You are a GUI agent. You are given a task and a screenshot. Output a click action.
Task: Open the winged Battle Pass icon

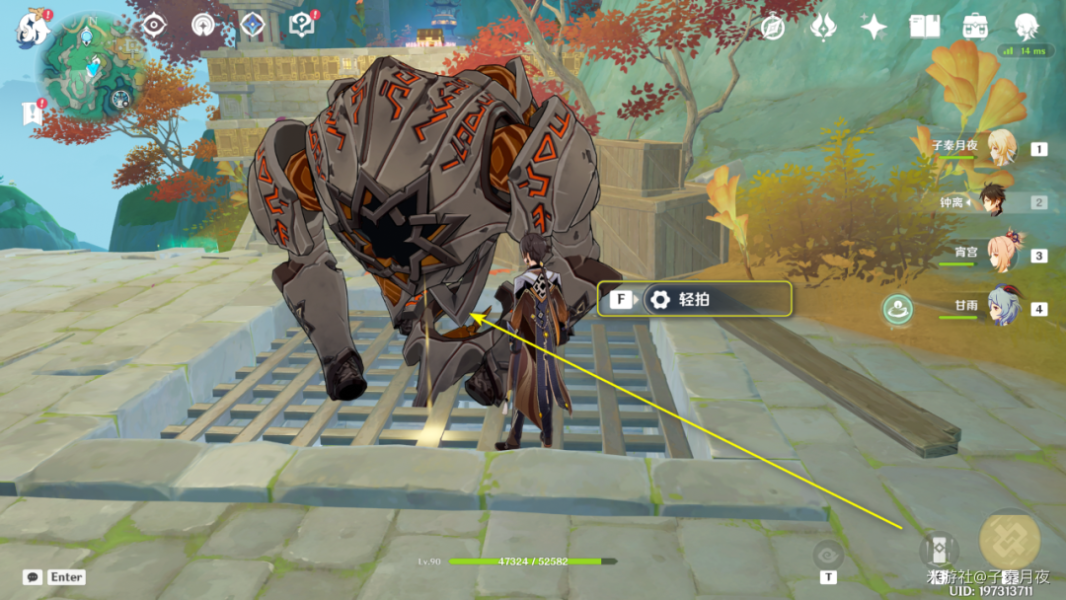823,27
